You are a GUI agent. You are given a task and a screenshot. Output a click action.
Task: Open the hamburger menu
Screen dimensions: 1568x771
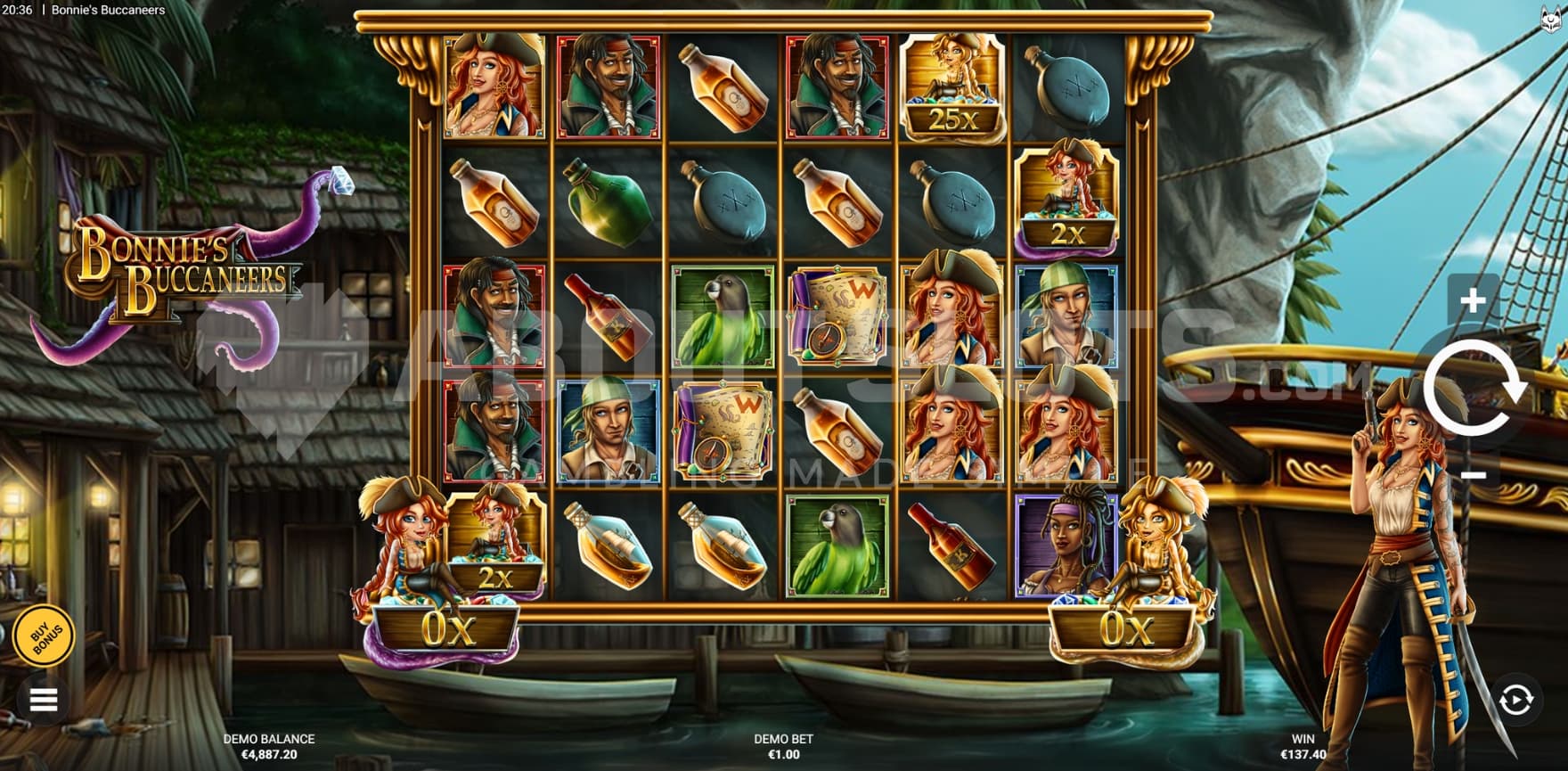pyautogui.click(x=44, y=700)
